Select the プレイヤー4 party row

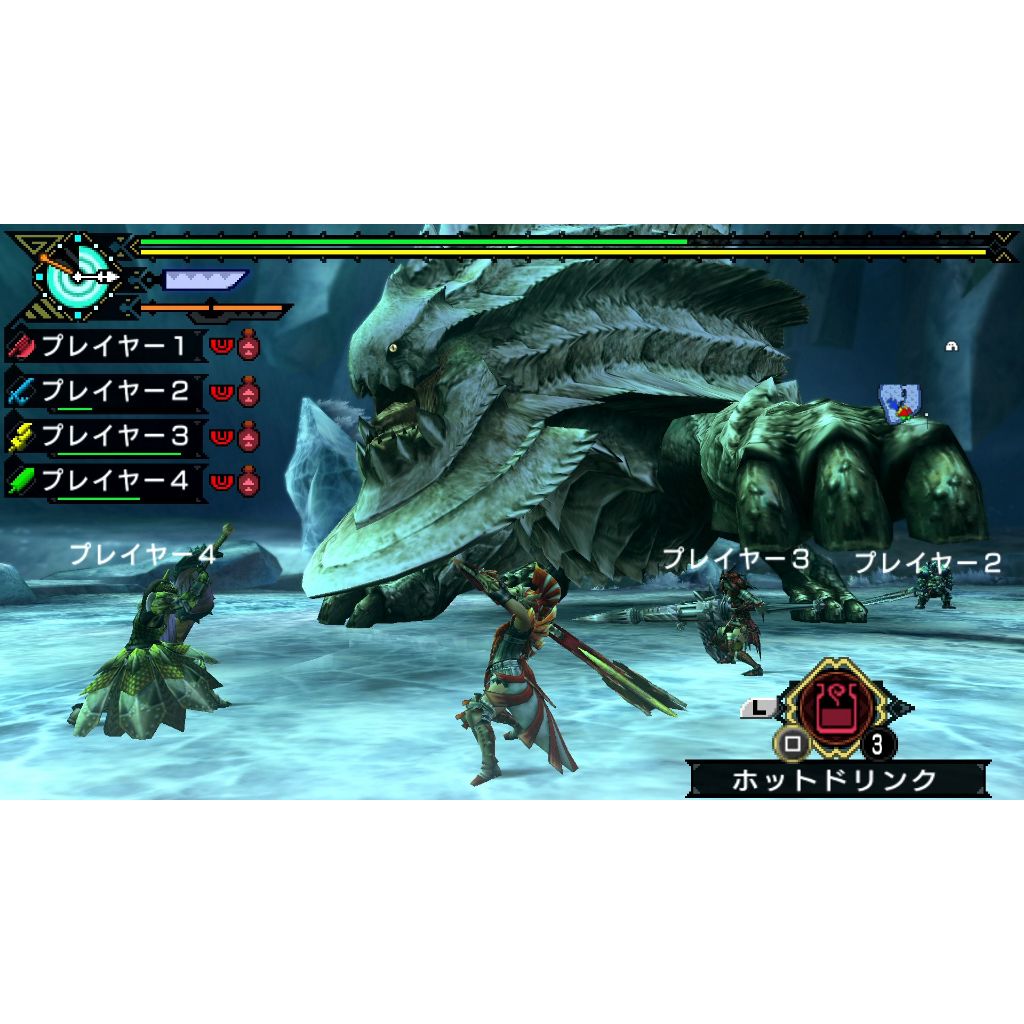pos(112,481)
